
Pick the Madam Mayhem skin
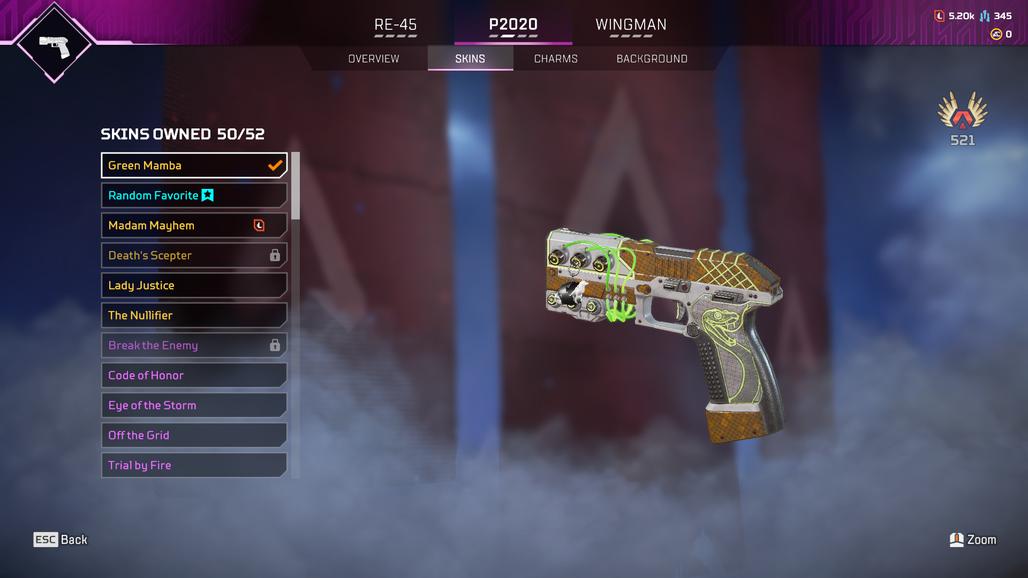pos(194,226)
